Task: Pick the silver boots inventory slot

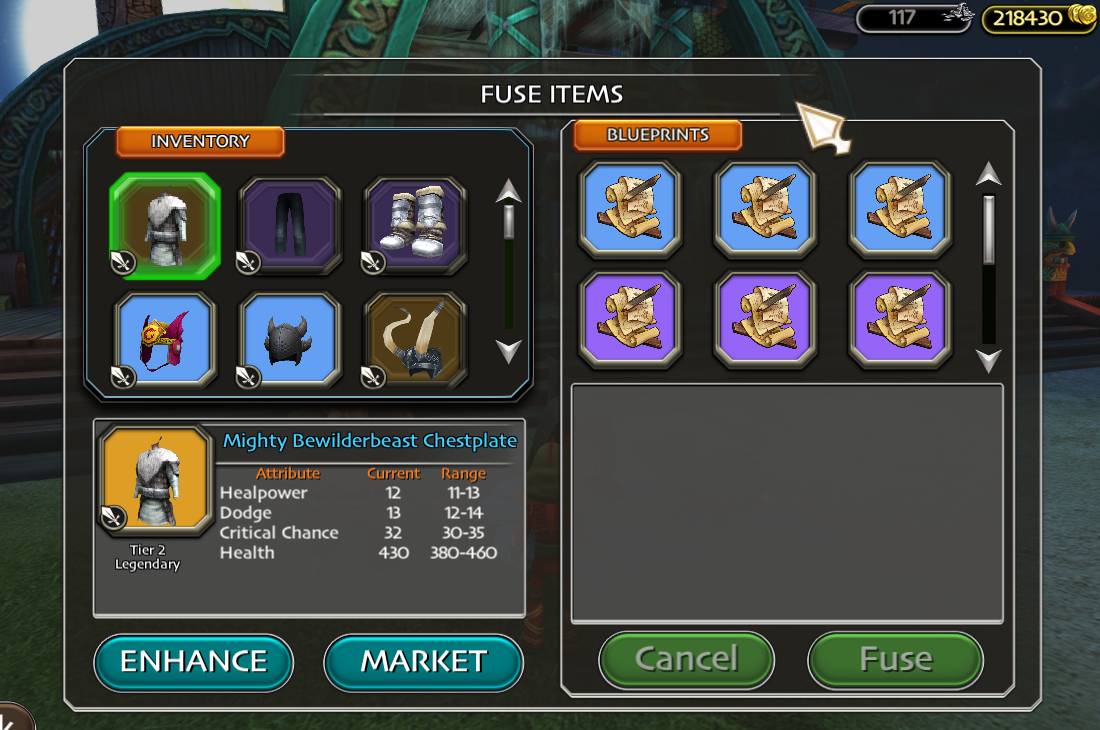Action: pyautogui.click(x=414, y=225)
